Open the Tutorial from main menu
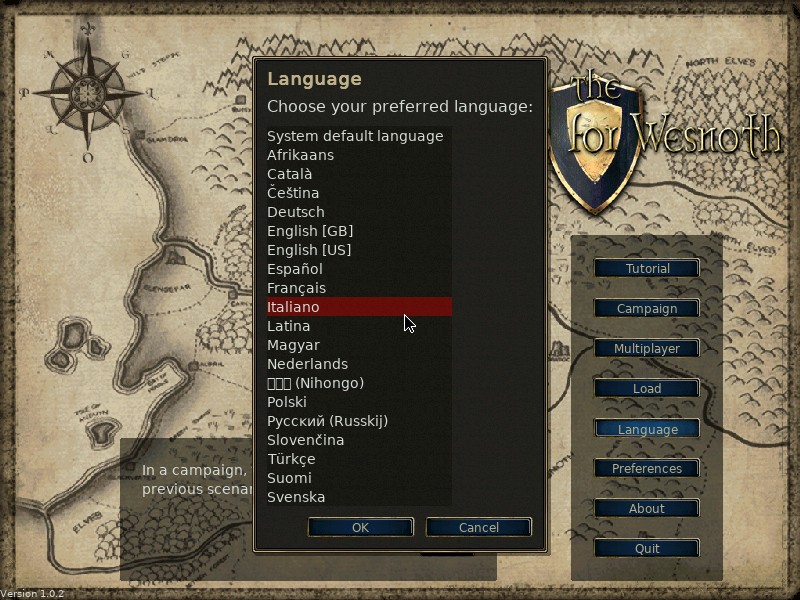Viewport: 800px width, 600px height. (x=647, y=269)
